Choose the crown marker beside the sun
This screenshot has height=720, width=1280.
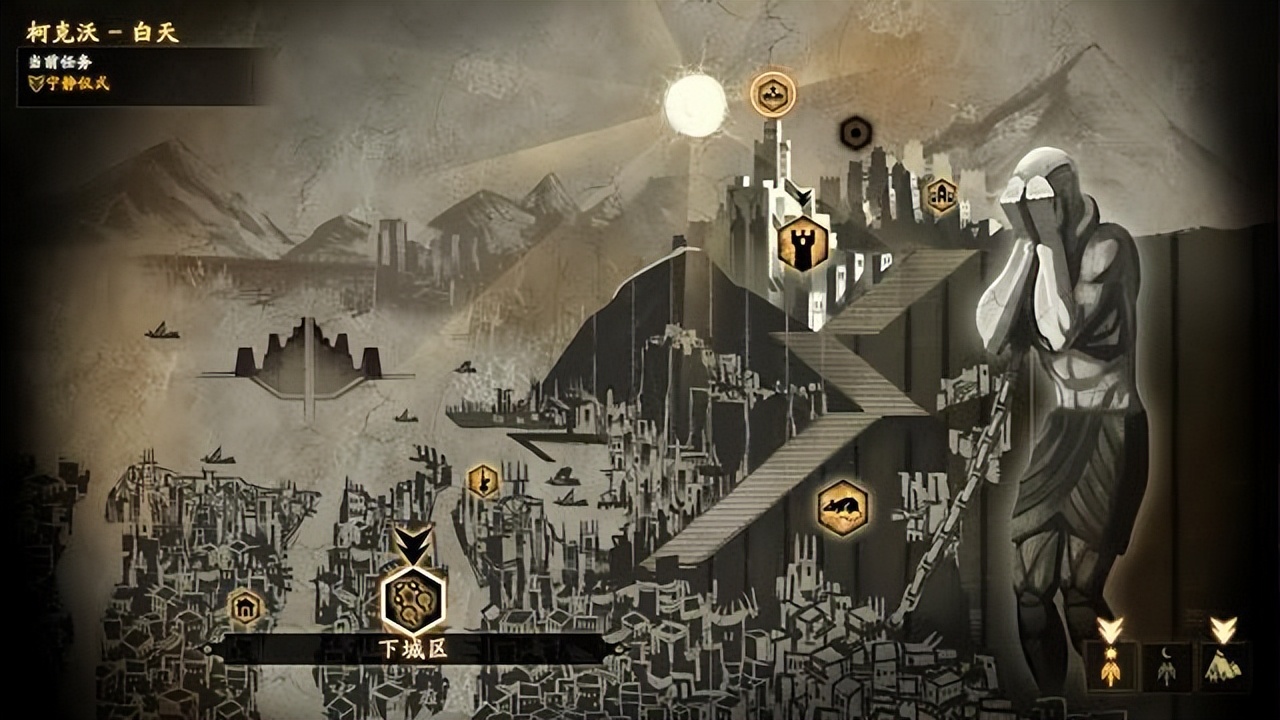[773, 94]
